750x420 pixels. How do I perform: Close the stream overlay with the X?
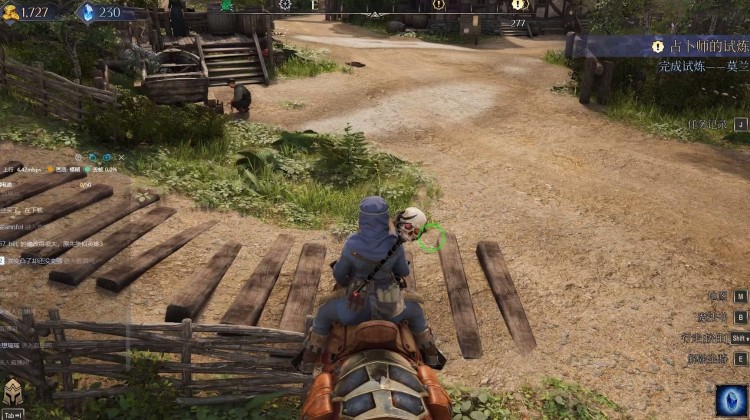pyautogui.click(x=121, y=157)
